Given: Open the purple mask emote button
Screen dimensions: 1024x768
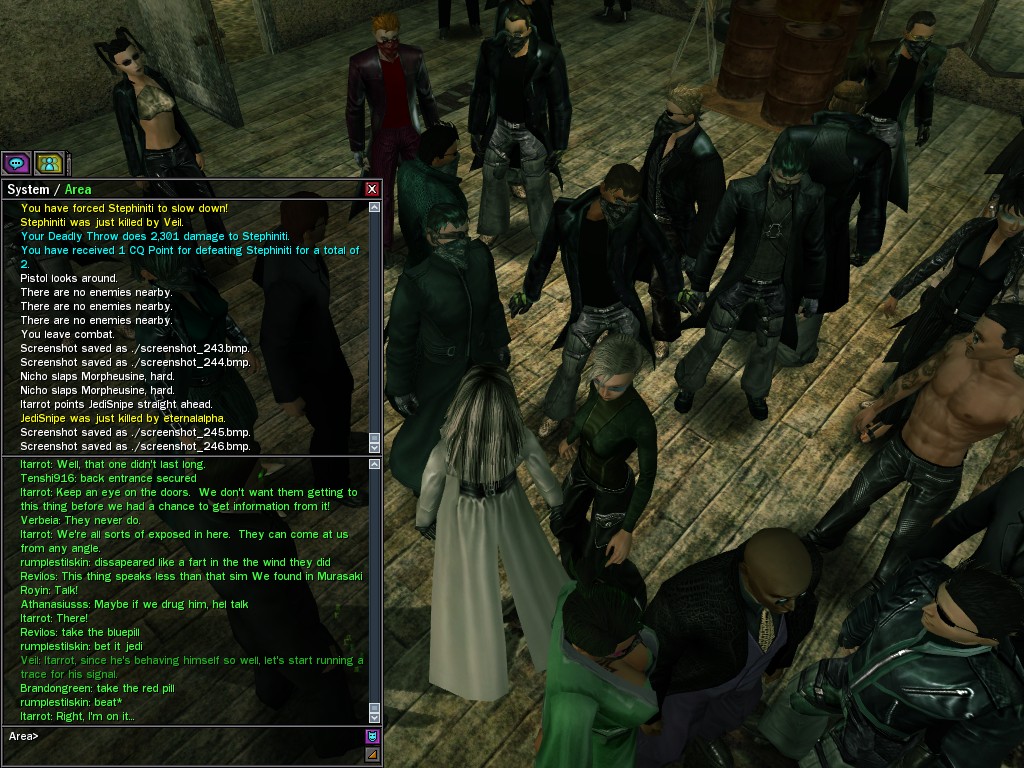Looking at the screenshot, I should [372, 736].
